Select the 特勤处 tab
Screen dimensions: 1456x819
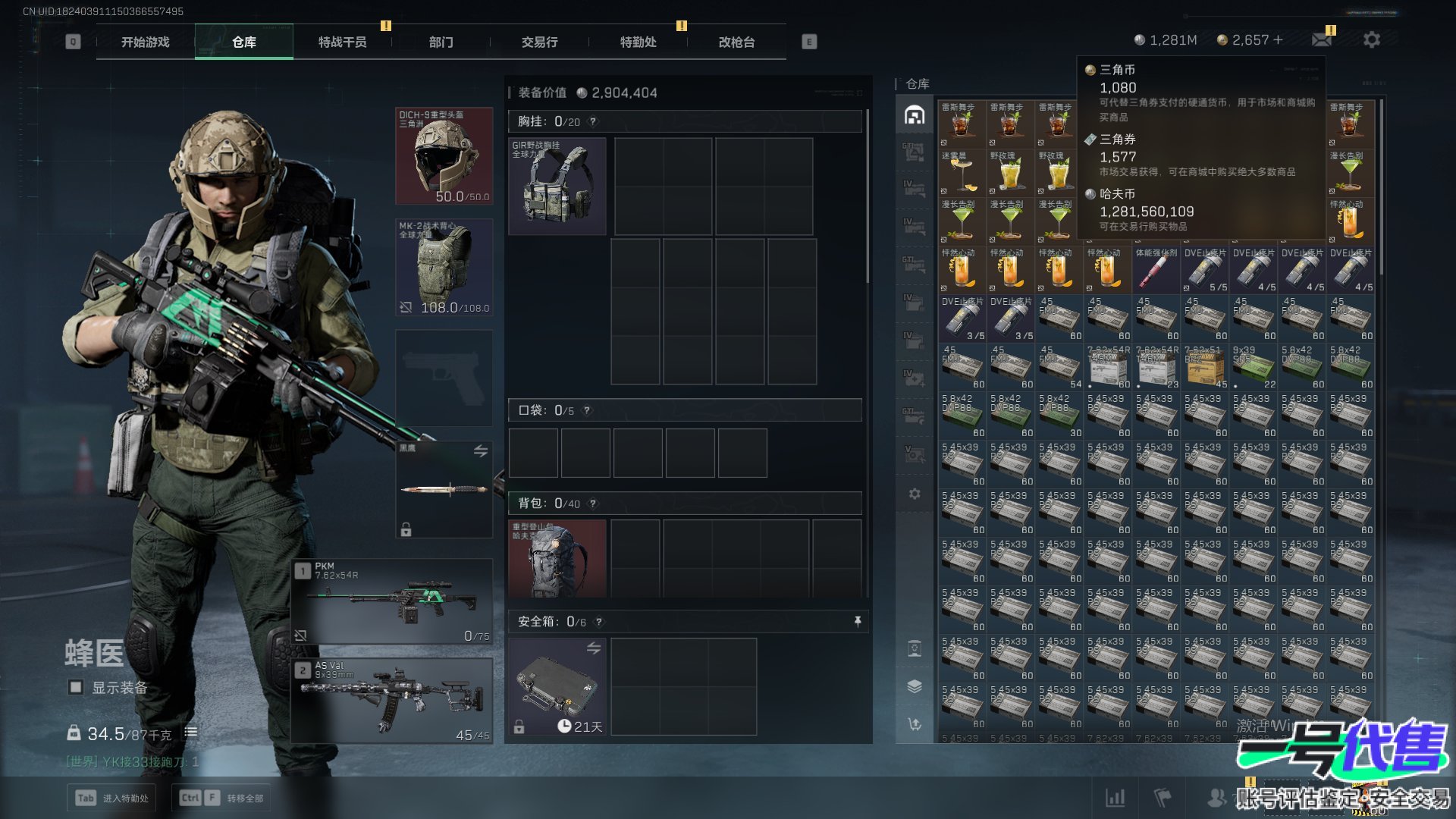tap(638, 42)
